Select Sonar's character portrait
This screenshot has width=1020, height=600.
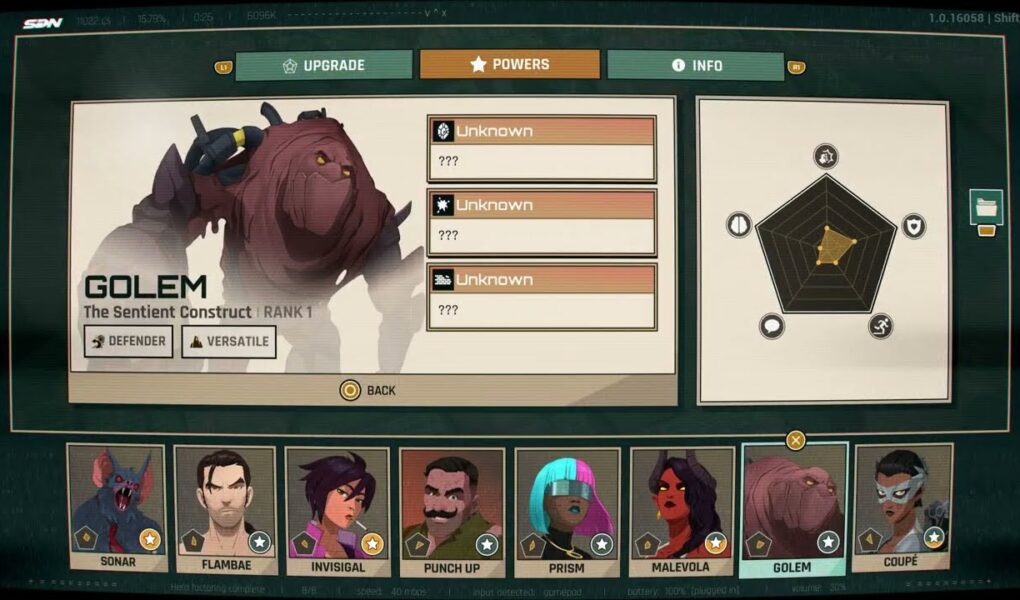point(116,508)
